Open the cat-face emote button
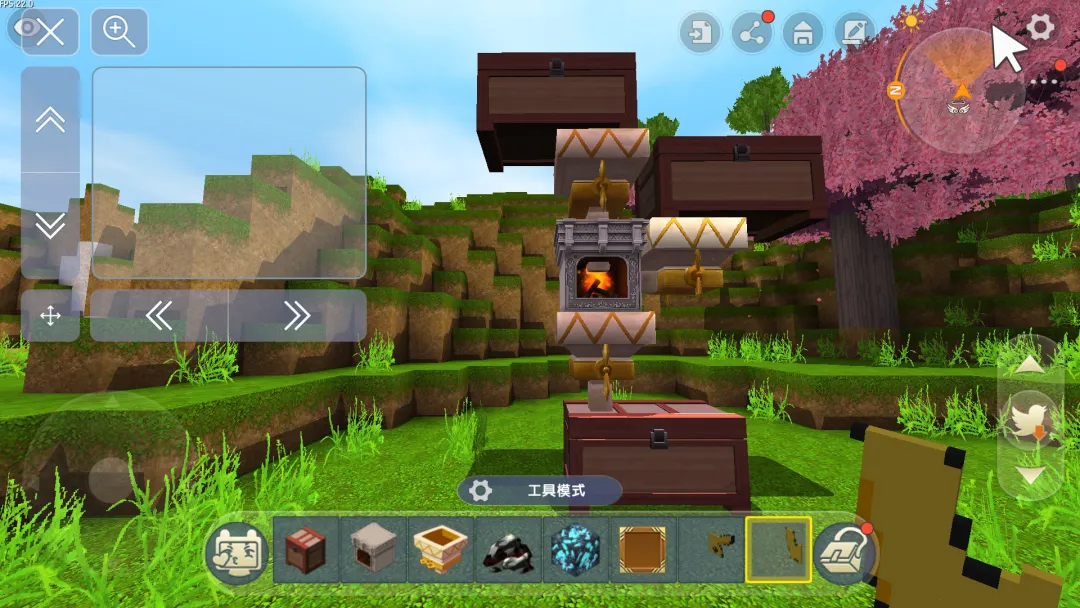The width and height of the screenshot is (1080, 608). click(x=236, y=553)
